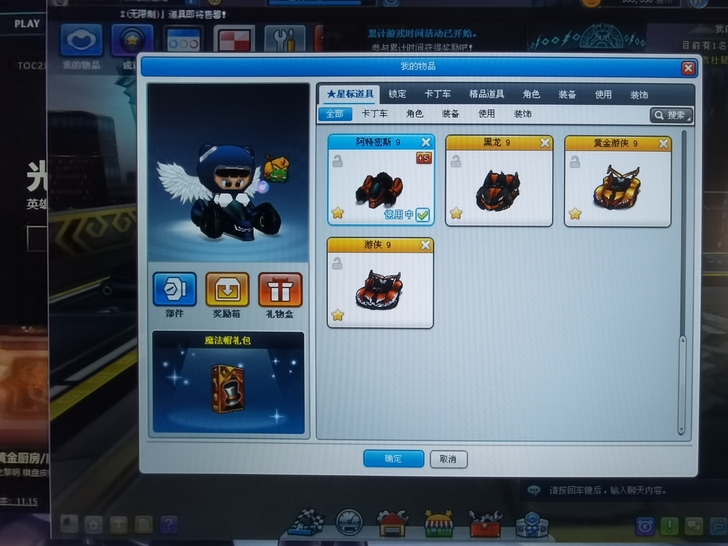Click the 魔法帽礼包 gift pack banner
Screen dimensions: 728x546
[x=228, y=385]
